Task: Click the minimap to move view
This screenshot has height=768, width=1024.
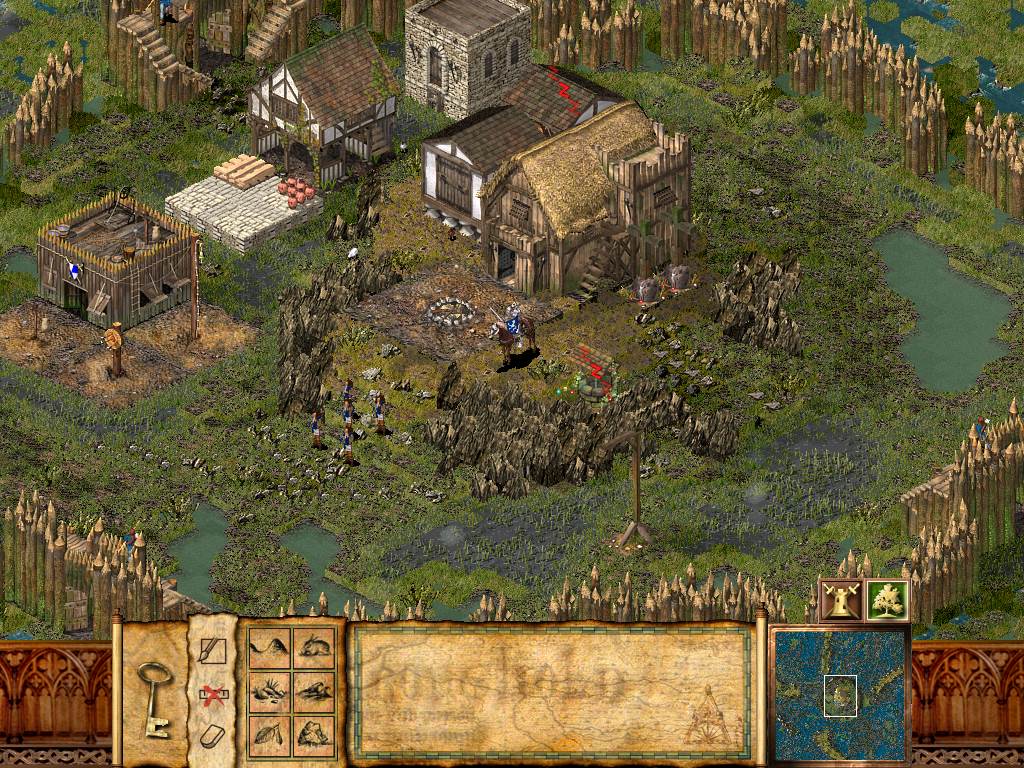Action: tap(839, 696)
